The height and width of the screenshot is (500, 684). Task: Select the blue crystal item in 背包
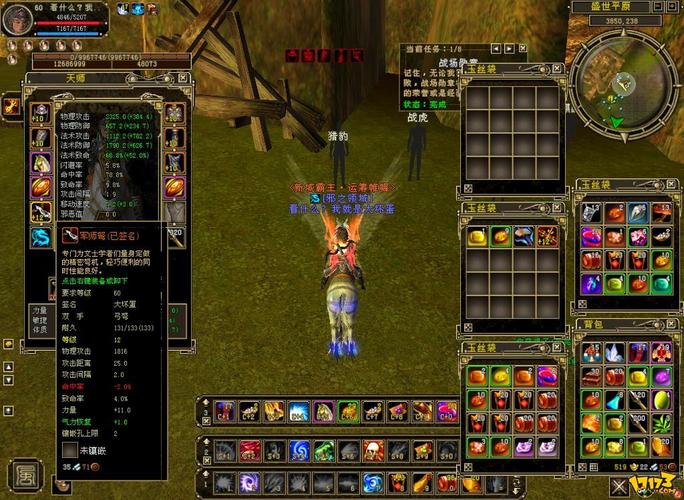612,351
